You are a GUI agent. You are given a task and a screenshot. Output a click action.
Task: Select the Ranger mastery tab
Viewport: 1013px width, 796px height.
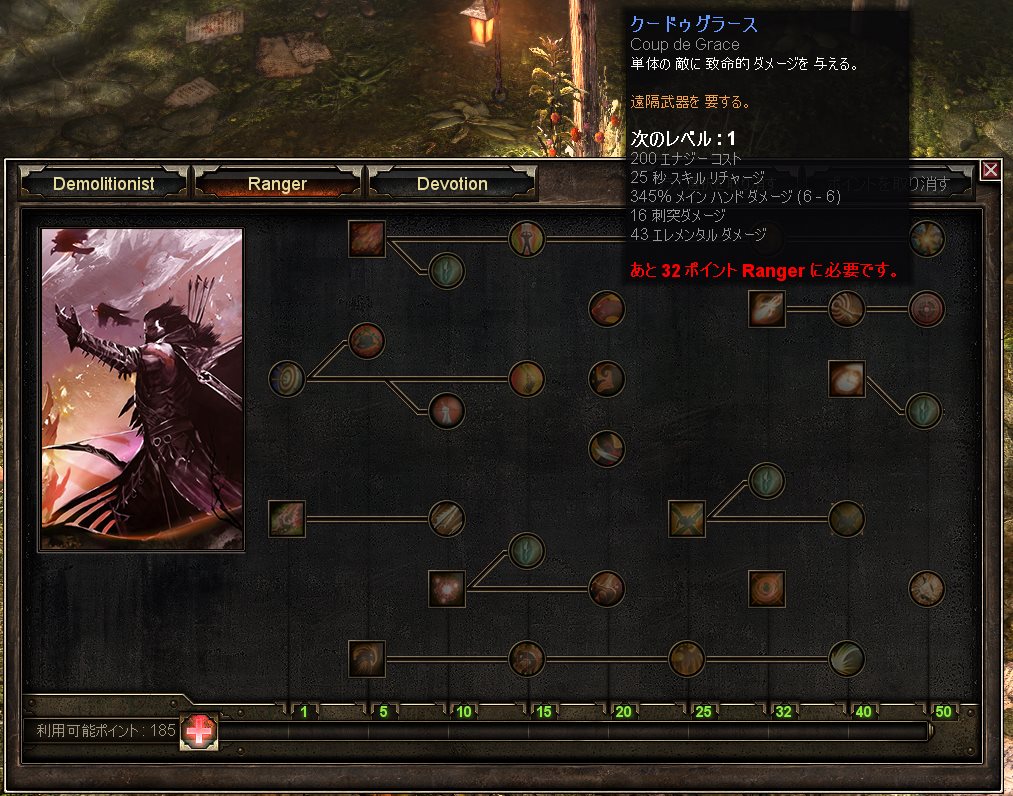coord(277,184)
